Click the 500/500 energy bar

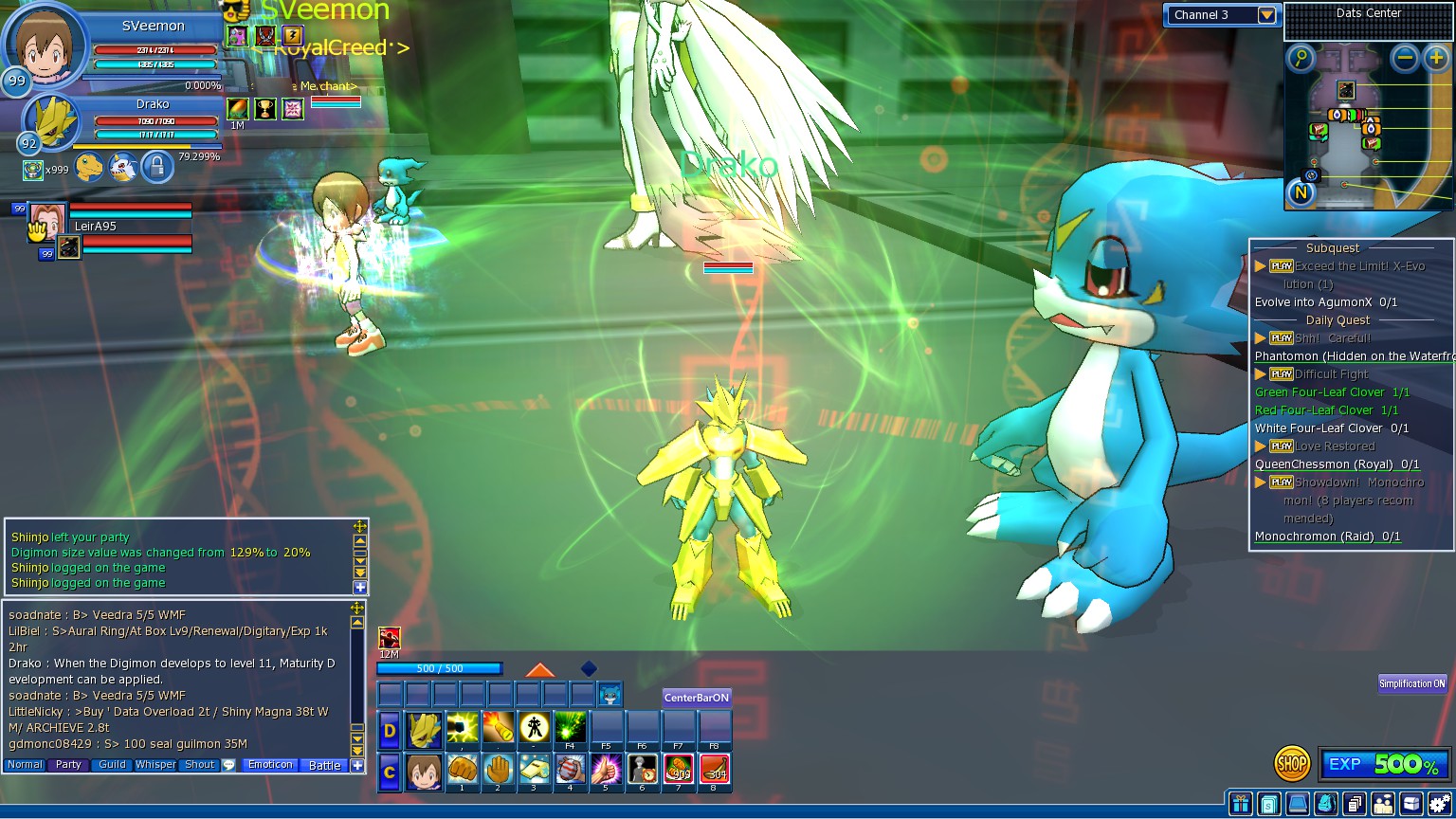[441, 667]
